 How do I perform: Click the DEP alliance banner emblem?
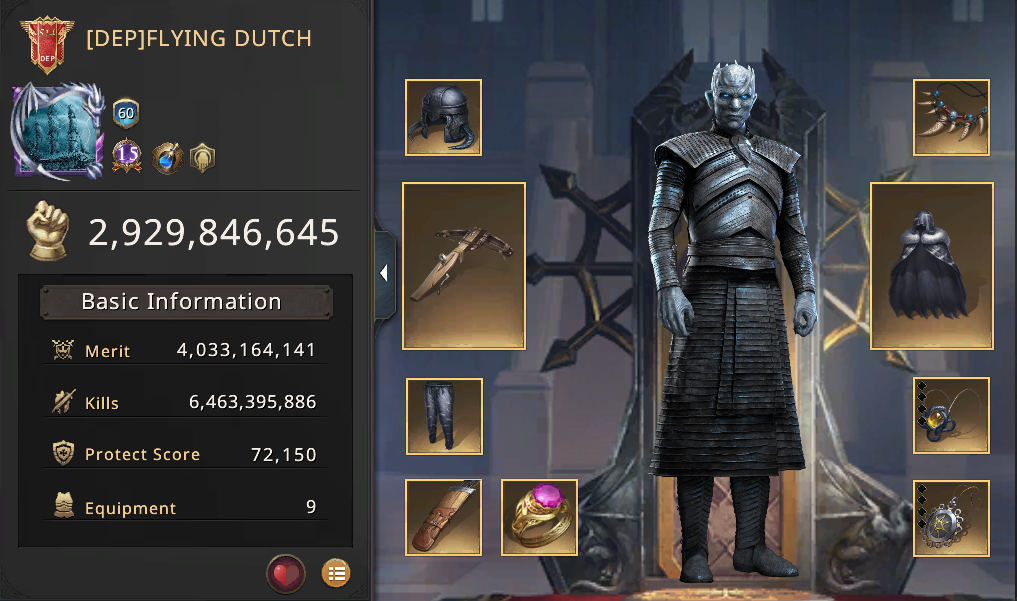click(46, 43)
